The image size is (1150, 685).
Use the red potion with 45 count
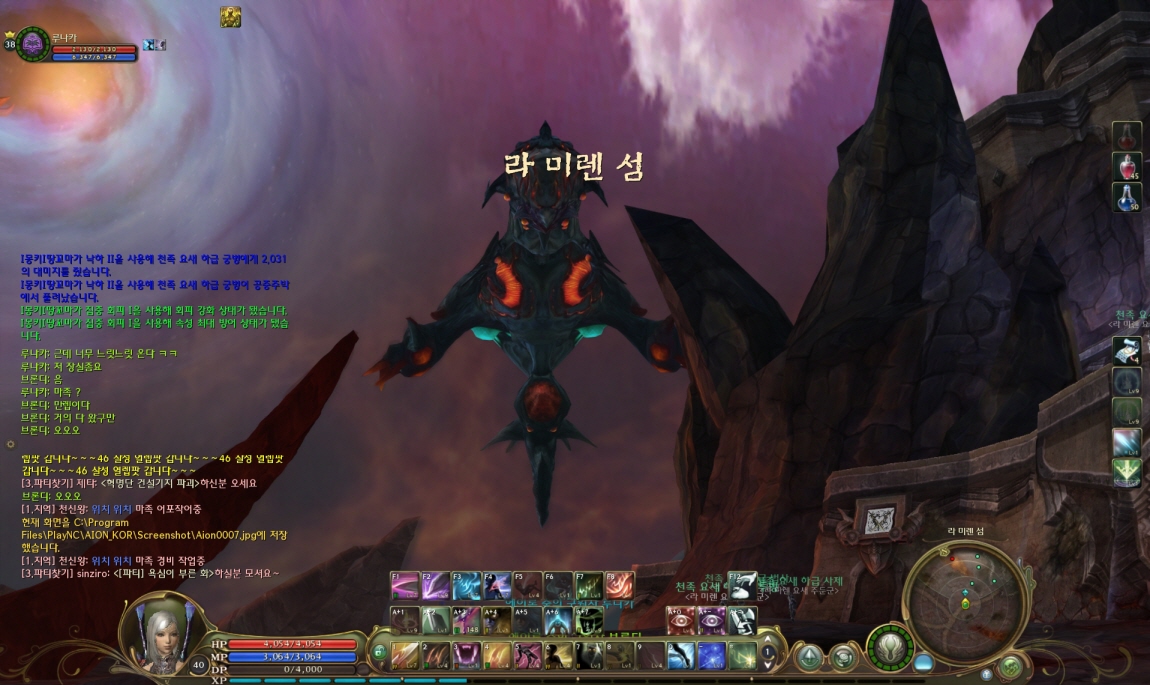coord(1127,167)
